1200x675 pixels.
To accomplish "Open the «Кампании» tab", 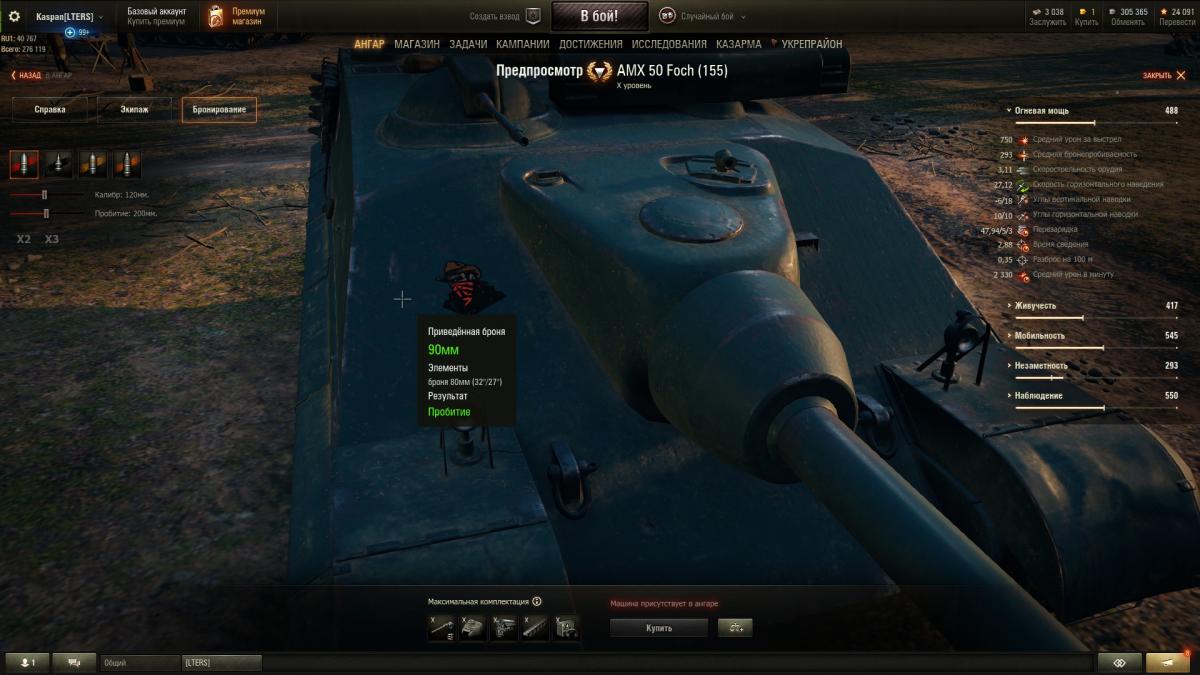I will click(x=523, y=44).
